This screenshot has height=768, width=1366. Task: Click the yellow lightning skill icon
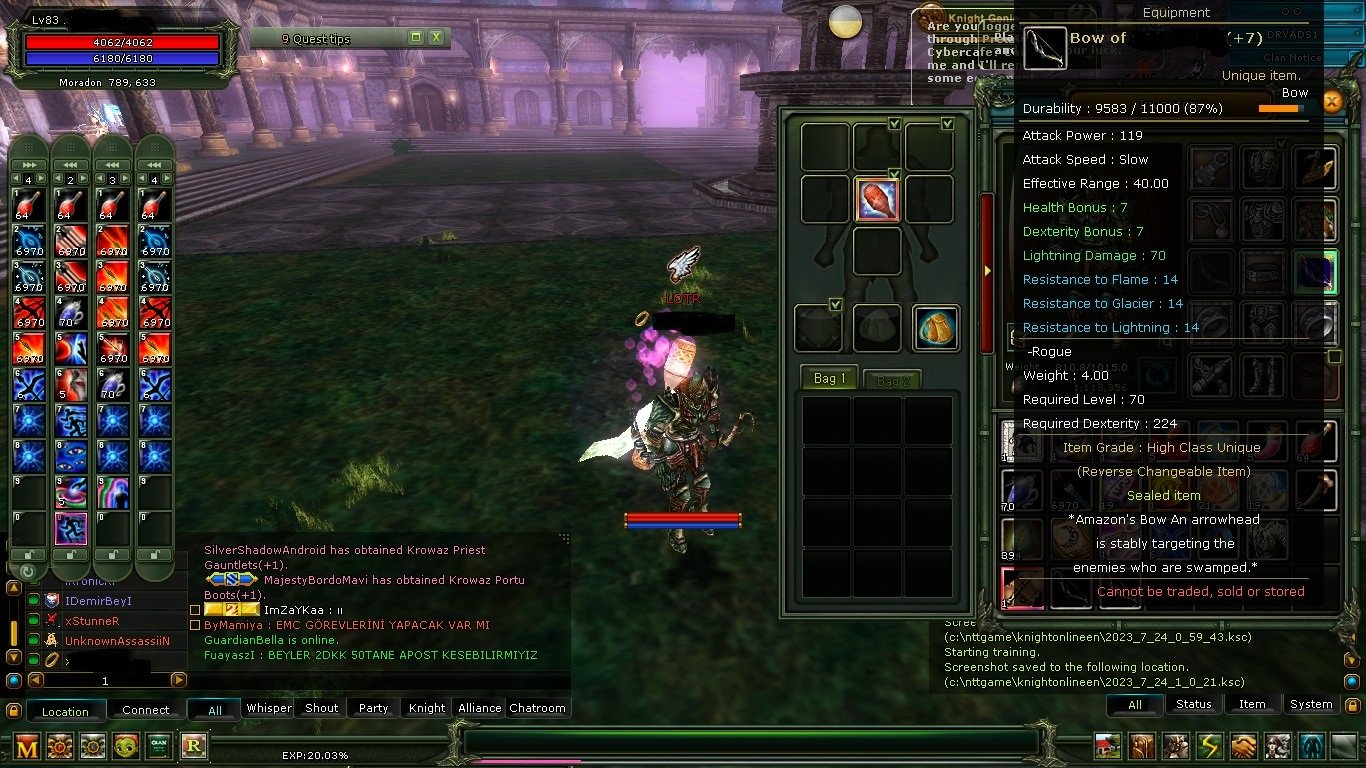point(1209,747)
